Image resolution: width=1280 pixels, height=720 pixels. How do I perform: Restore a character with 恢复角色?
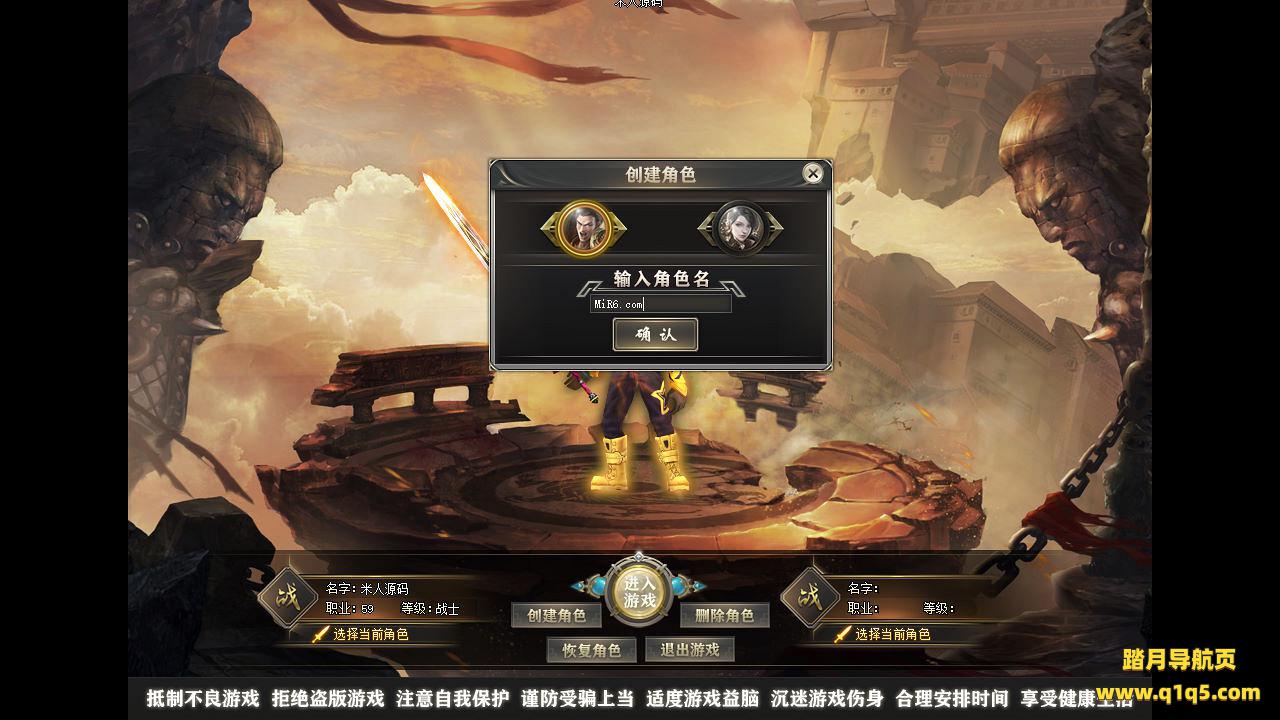[x=591, y=650]
